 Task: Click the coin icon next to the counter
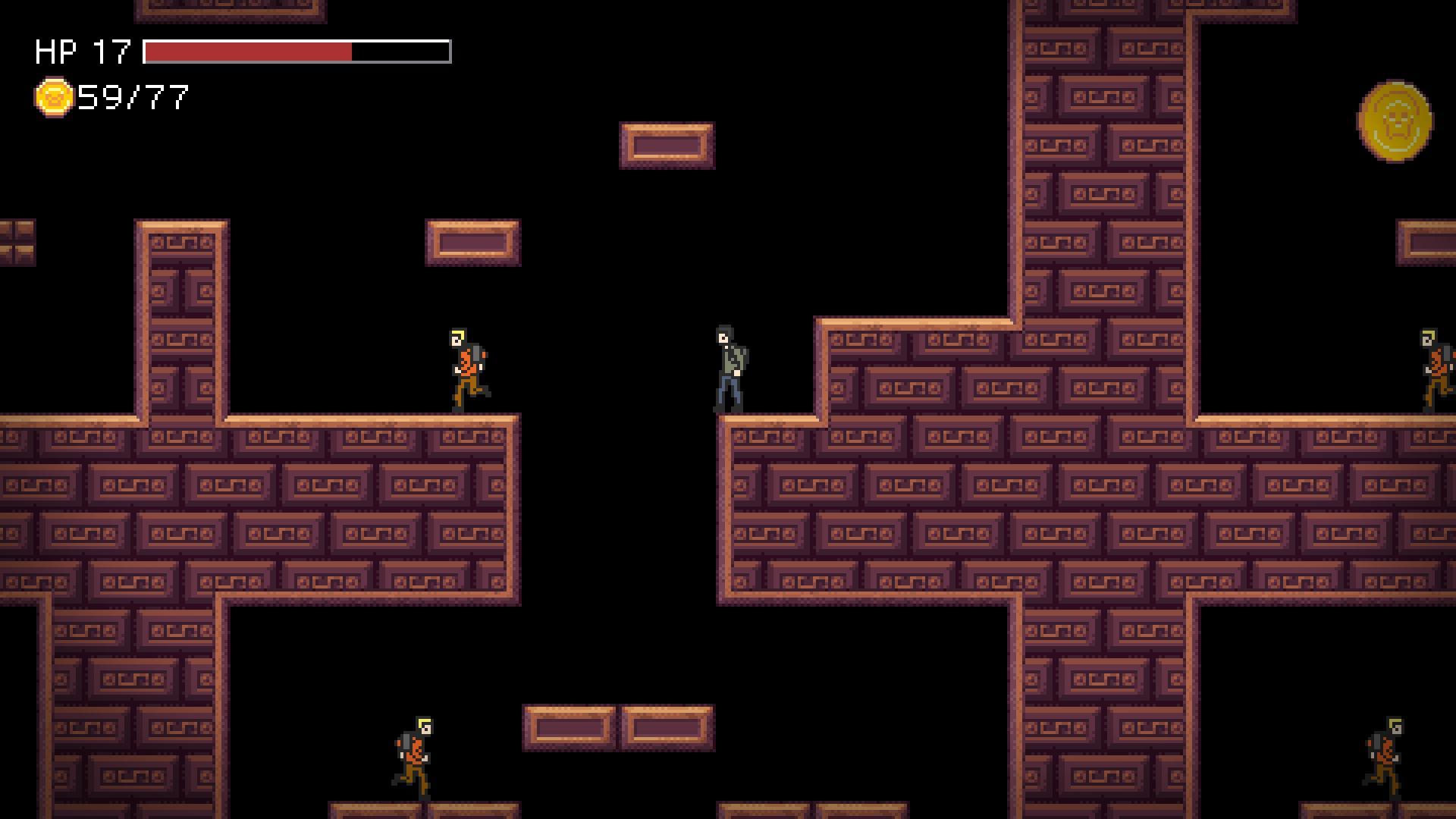coord(53,97)
